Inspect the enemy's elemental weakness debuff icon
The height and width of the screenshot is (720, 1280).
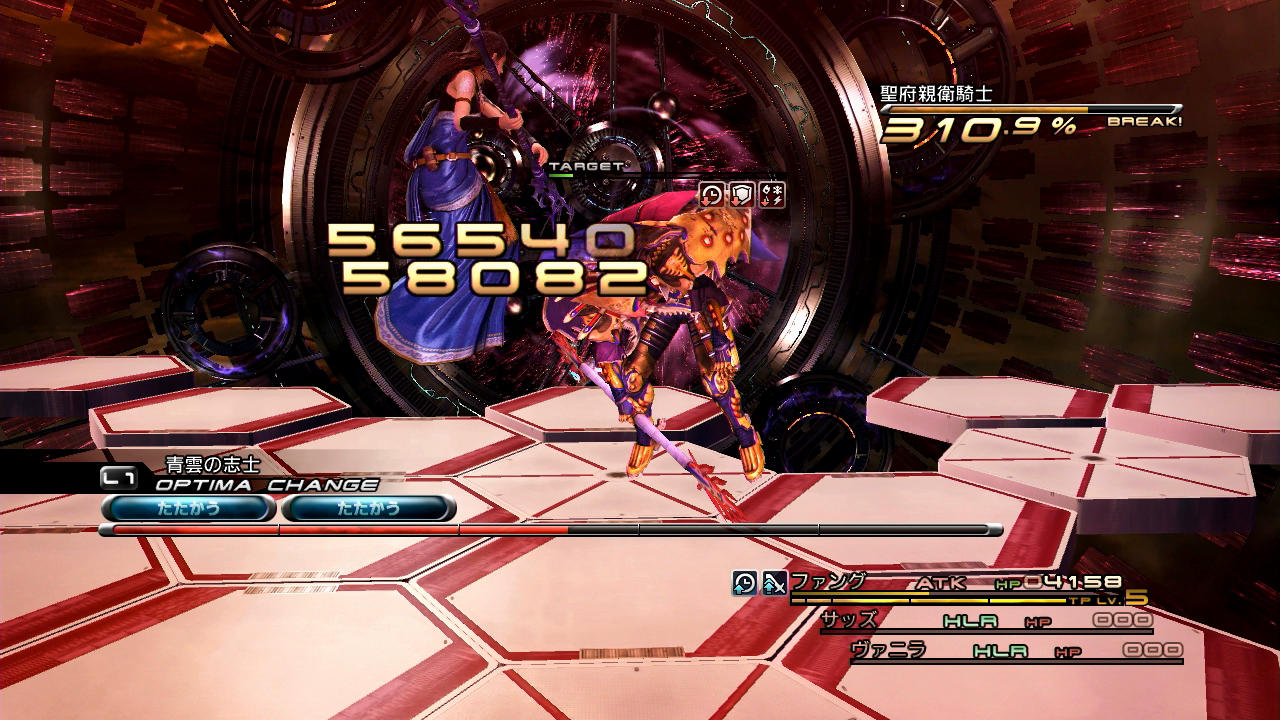772,195
